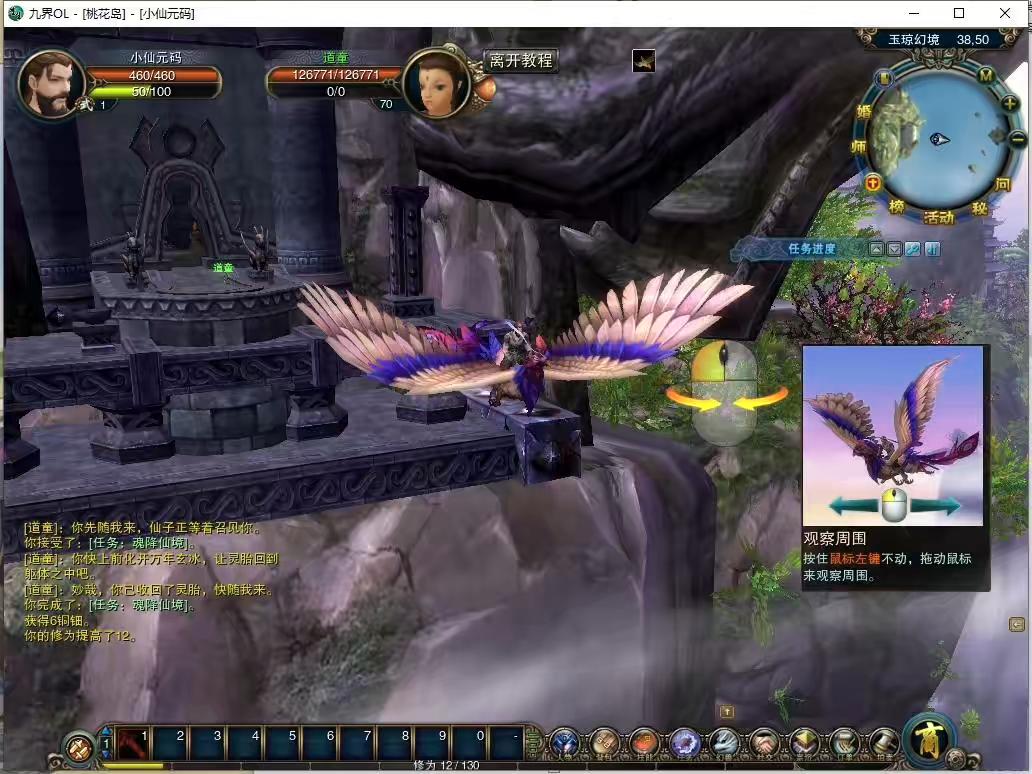Open the character menu icon on bottom bar

[565, 743]
